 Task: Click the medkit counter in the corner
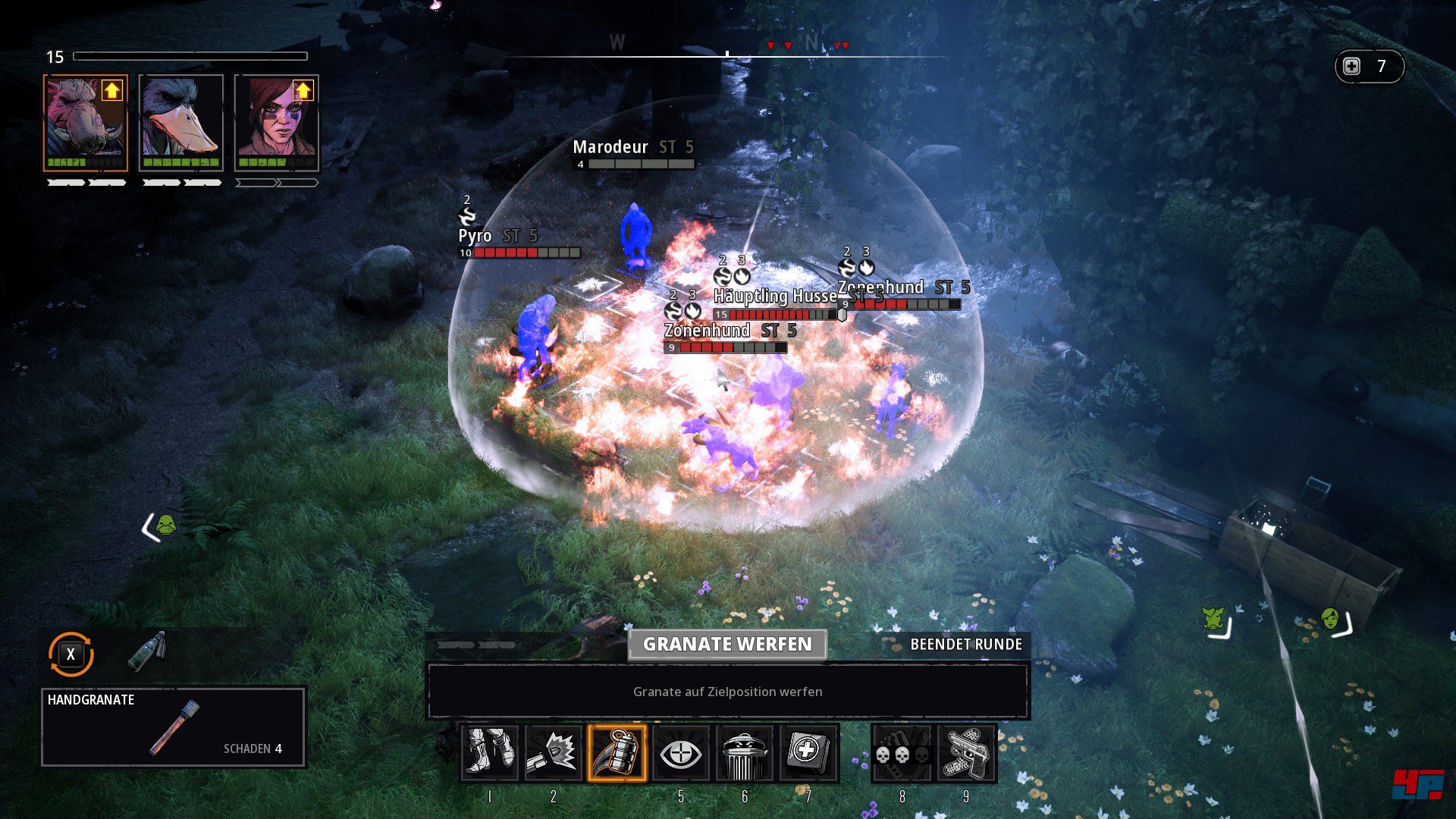[x=1369, y=67]
